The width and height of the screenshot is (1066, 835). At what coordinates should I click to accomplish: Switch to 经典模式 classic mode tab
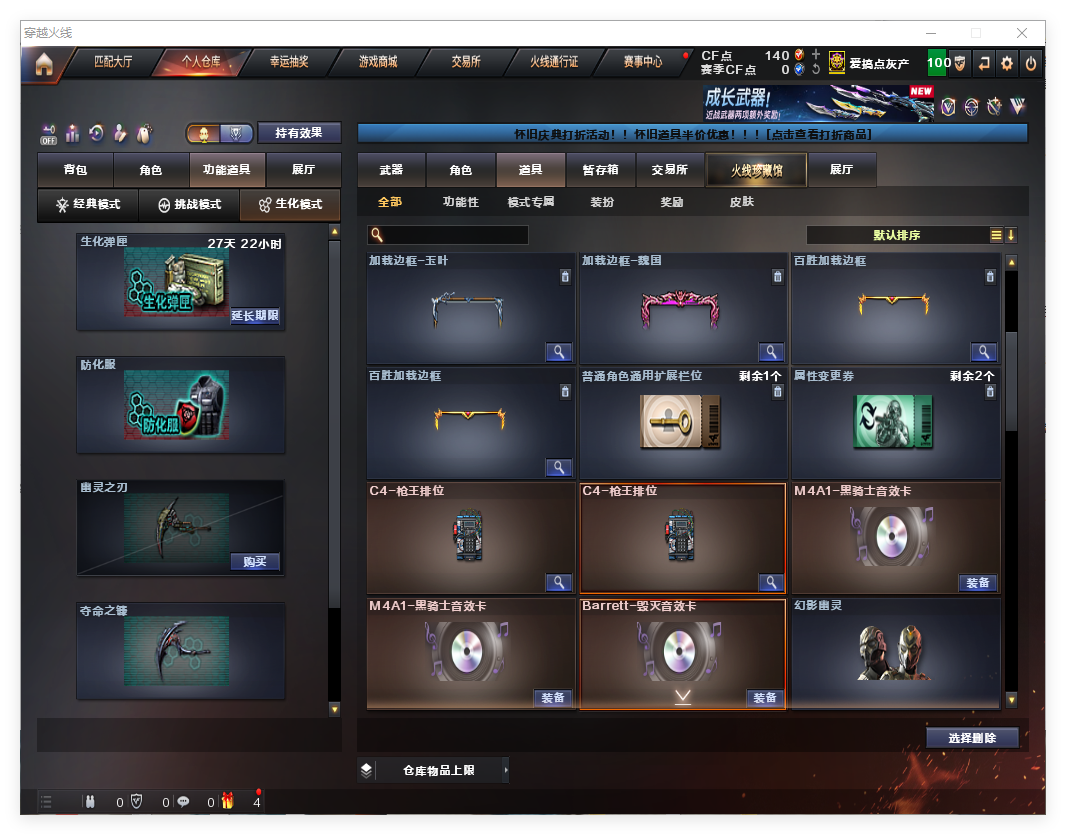point(88,204)
